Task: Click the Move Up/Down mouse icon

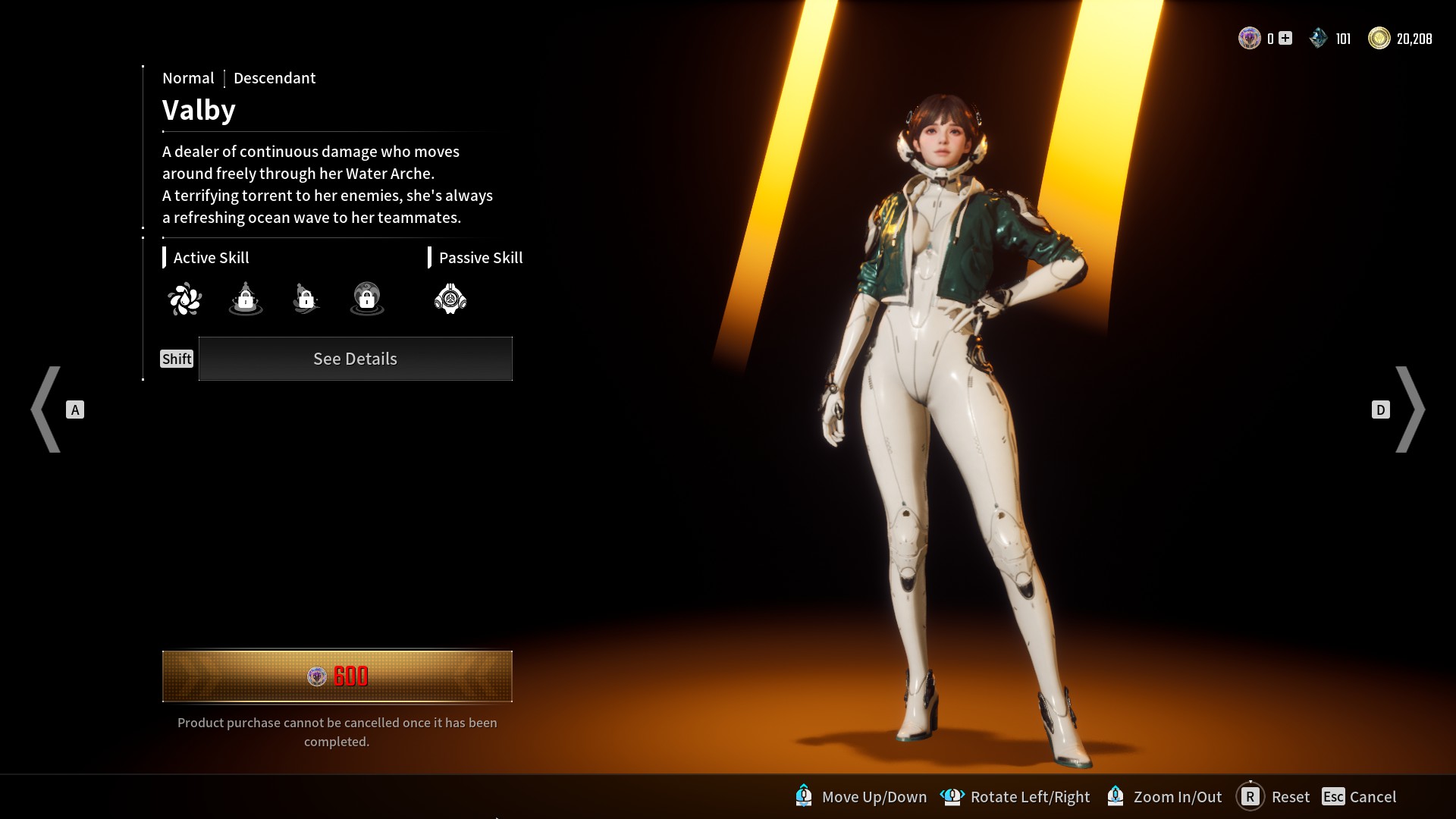Action: pos(804,797)
